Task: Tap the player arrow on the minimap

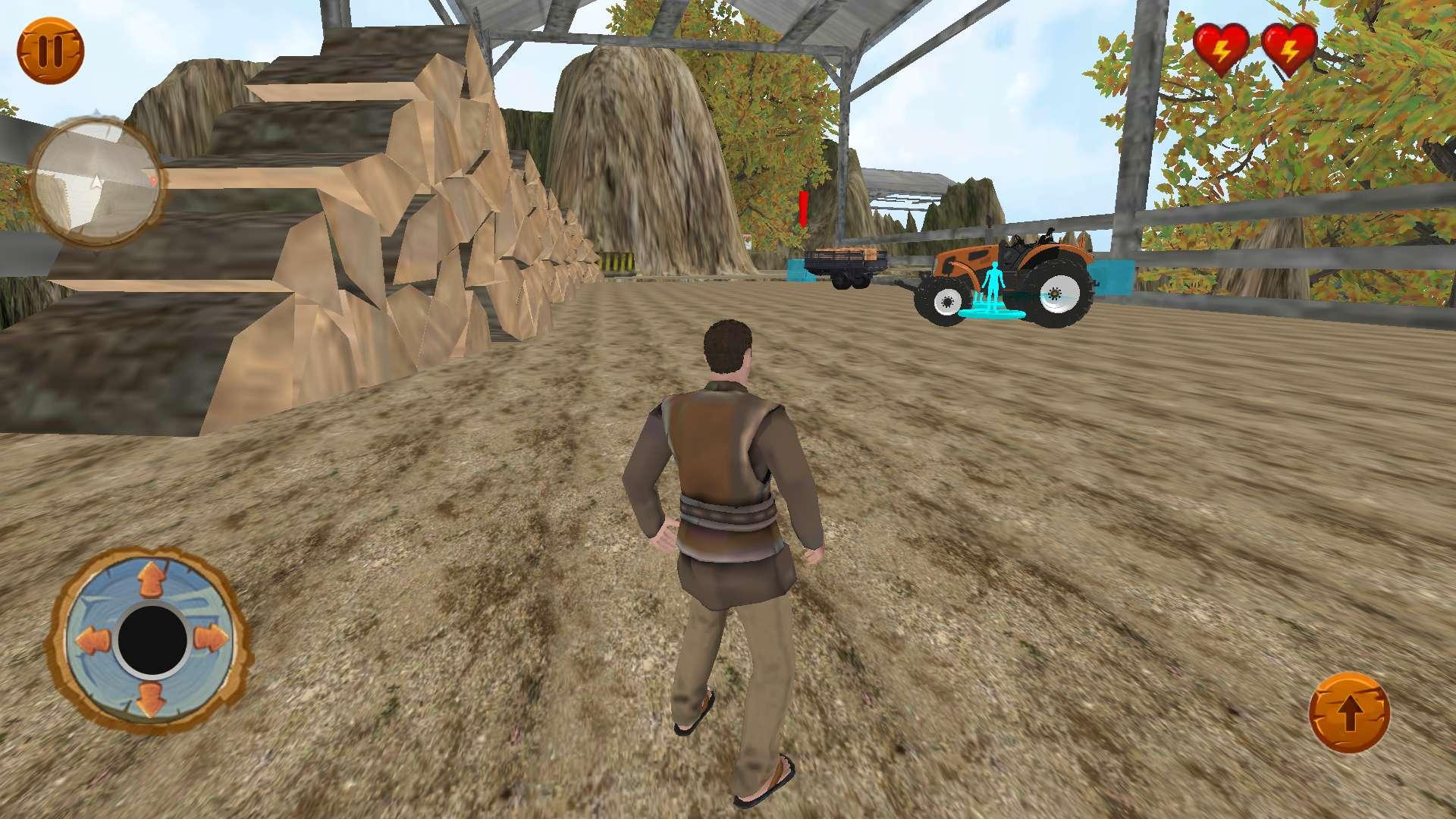Action: click(96, 183)
